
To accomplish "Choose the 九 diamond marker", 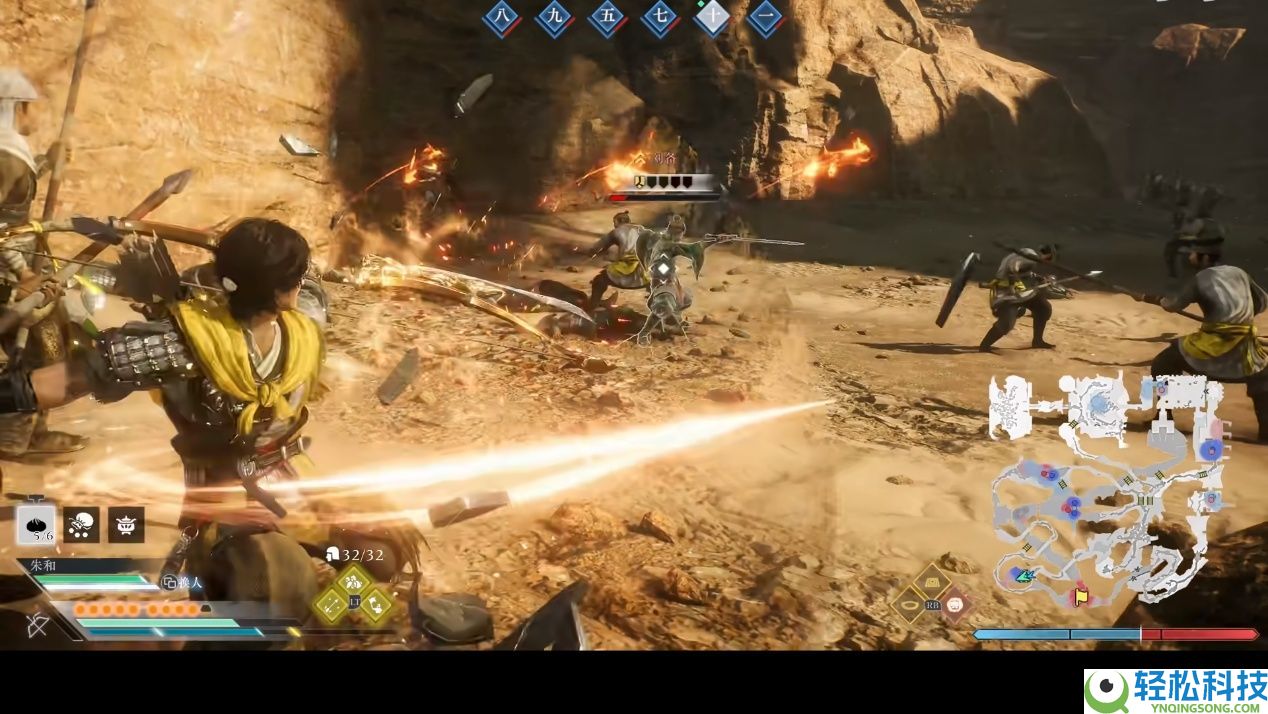I will [x=553, y=17].
